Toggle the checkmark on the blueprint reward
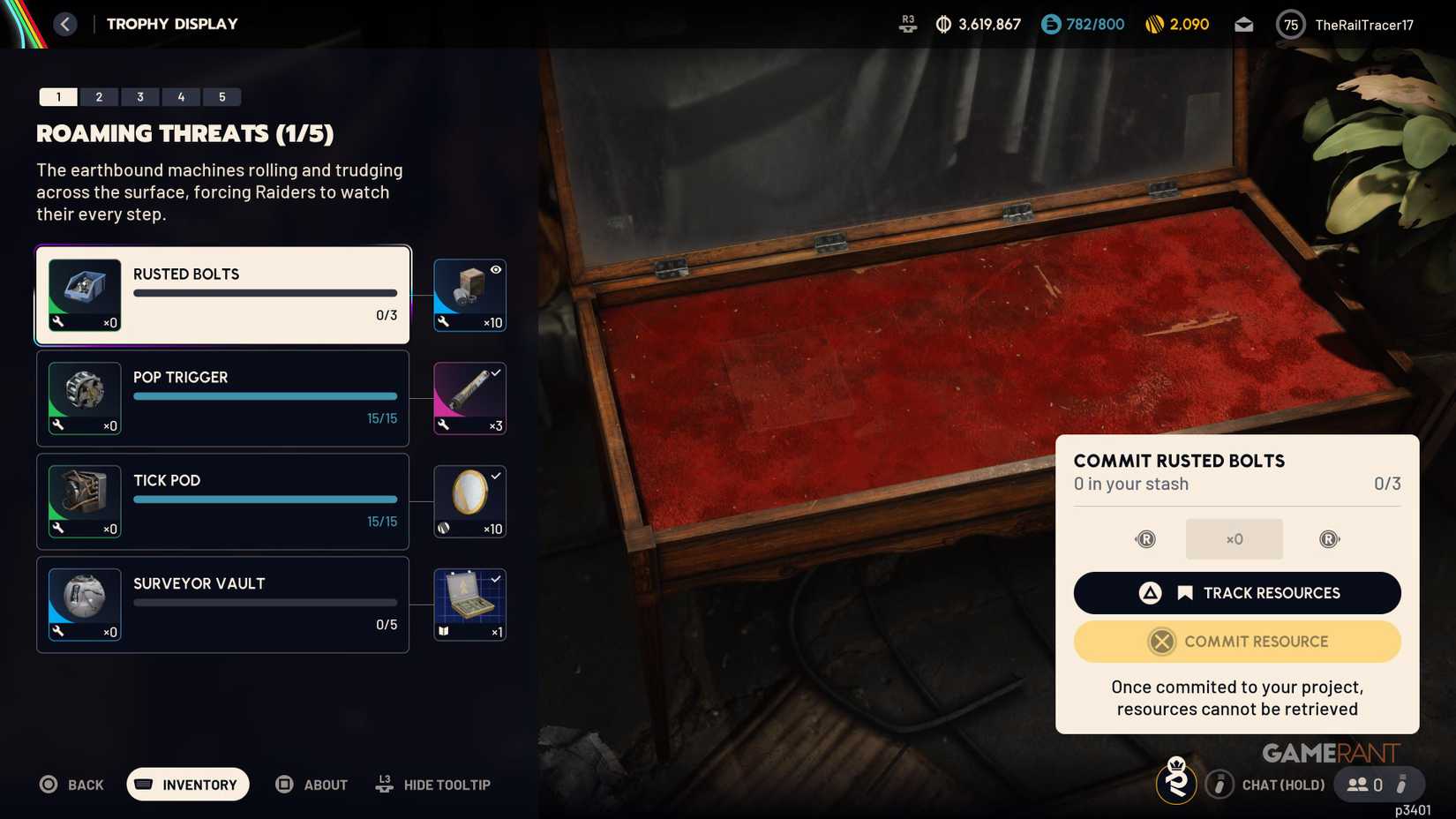 click(x=497, y=579)
